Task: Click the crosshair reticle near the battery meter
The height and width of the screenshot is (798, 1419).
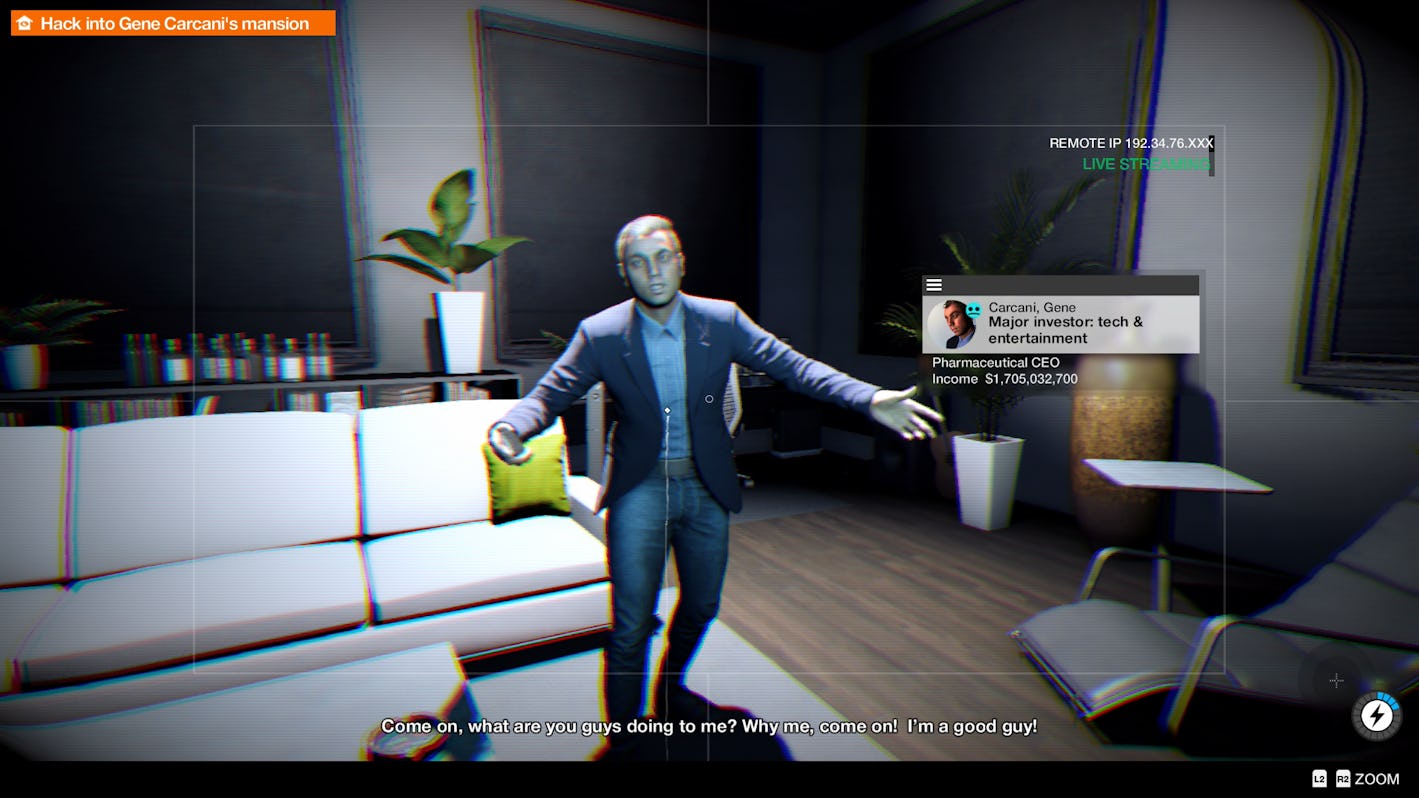Action: click(x=1337, y=680)
